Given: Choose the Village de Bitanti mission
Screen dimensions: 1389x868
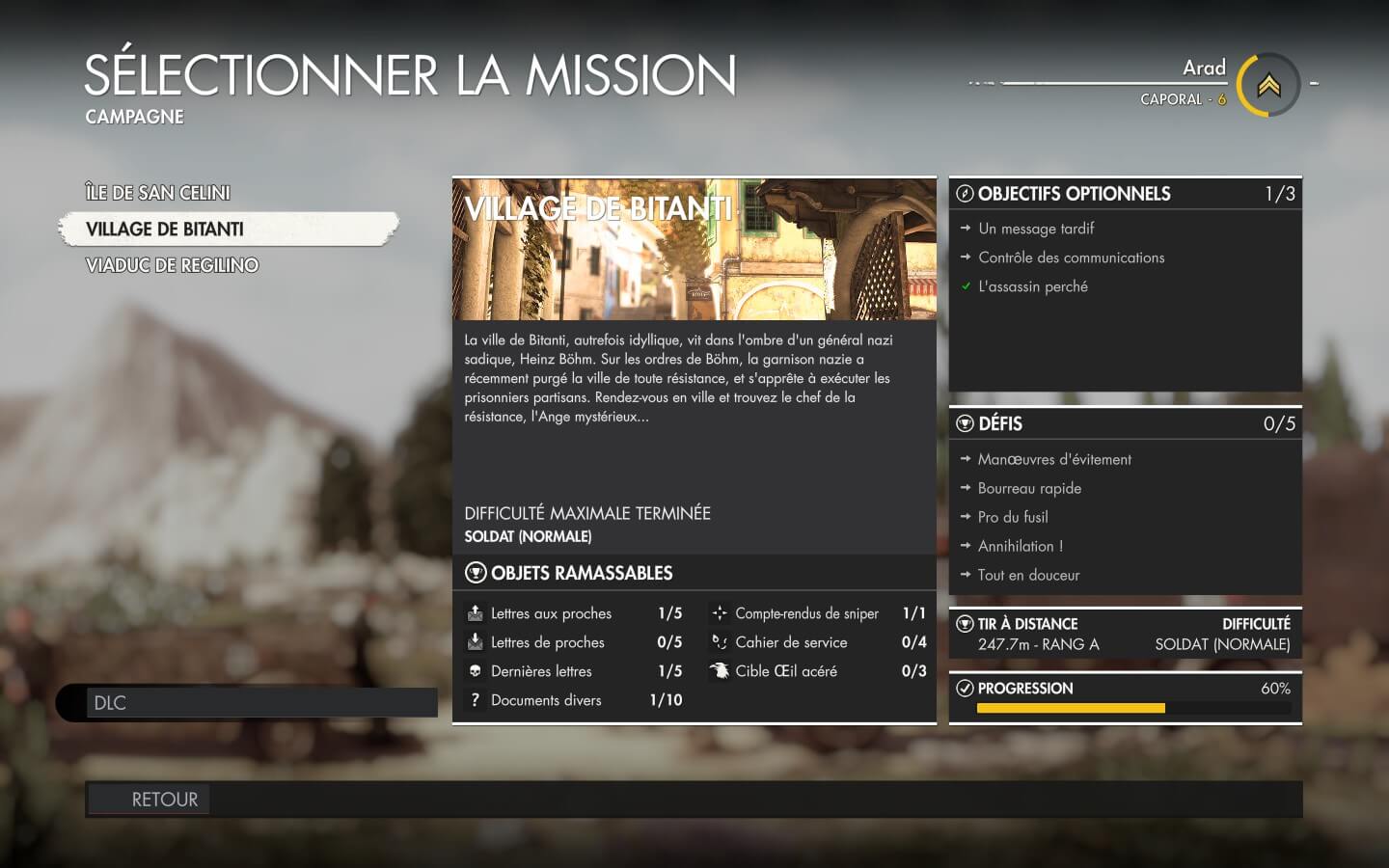Looking at the screenshot, I should pyautogui.click(x=165, y=230).
